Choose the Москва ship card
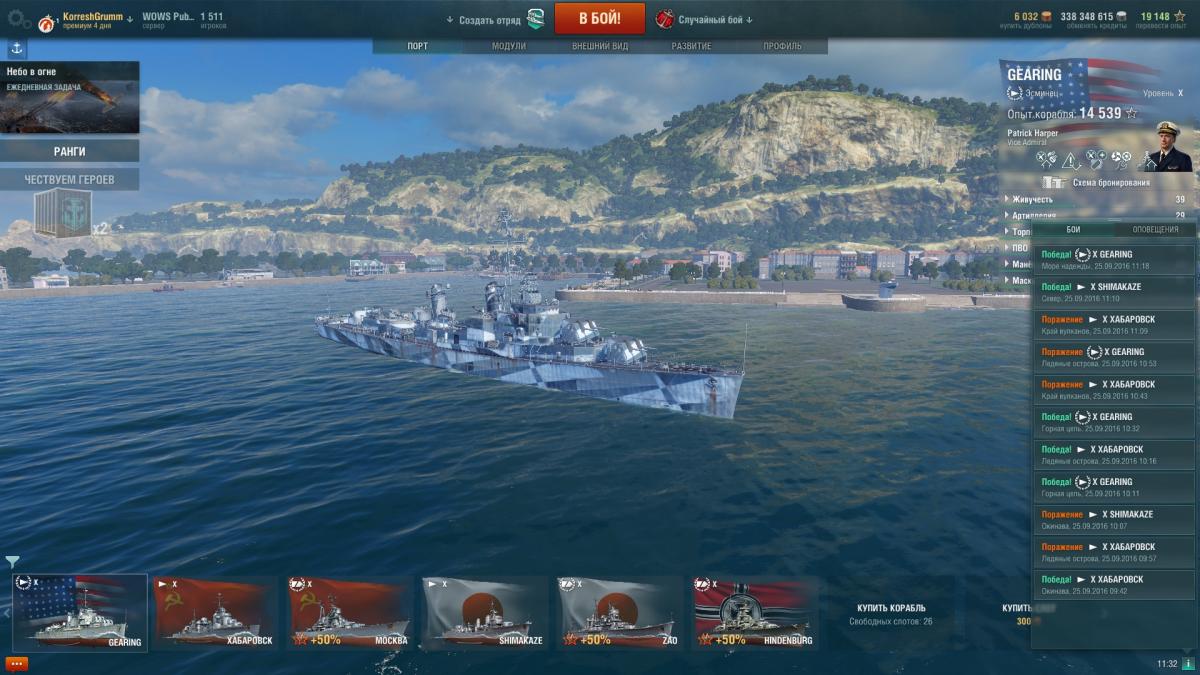 [350, 613]
